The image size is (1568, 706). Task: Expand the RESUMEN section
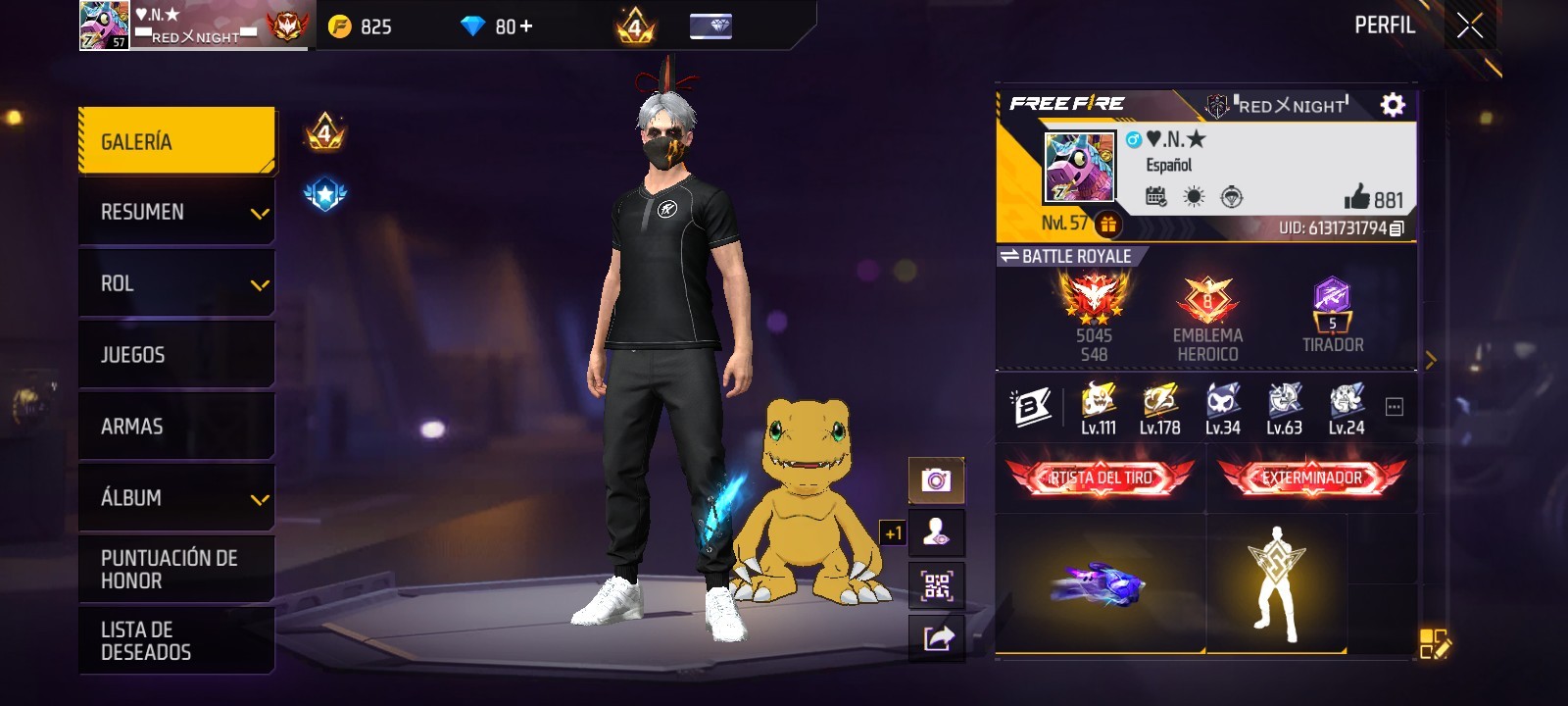pyautogui.click(x=176, y=211)
